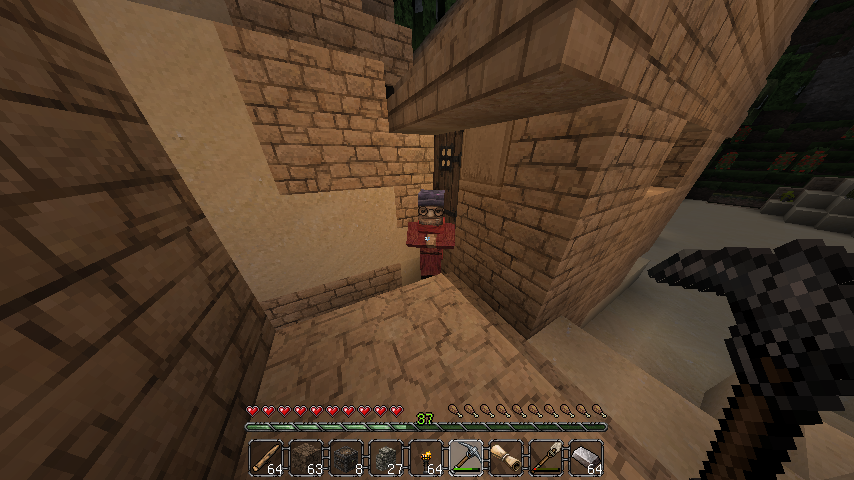Select the pickaxe hotbar slot

467,457
